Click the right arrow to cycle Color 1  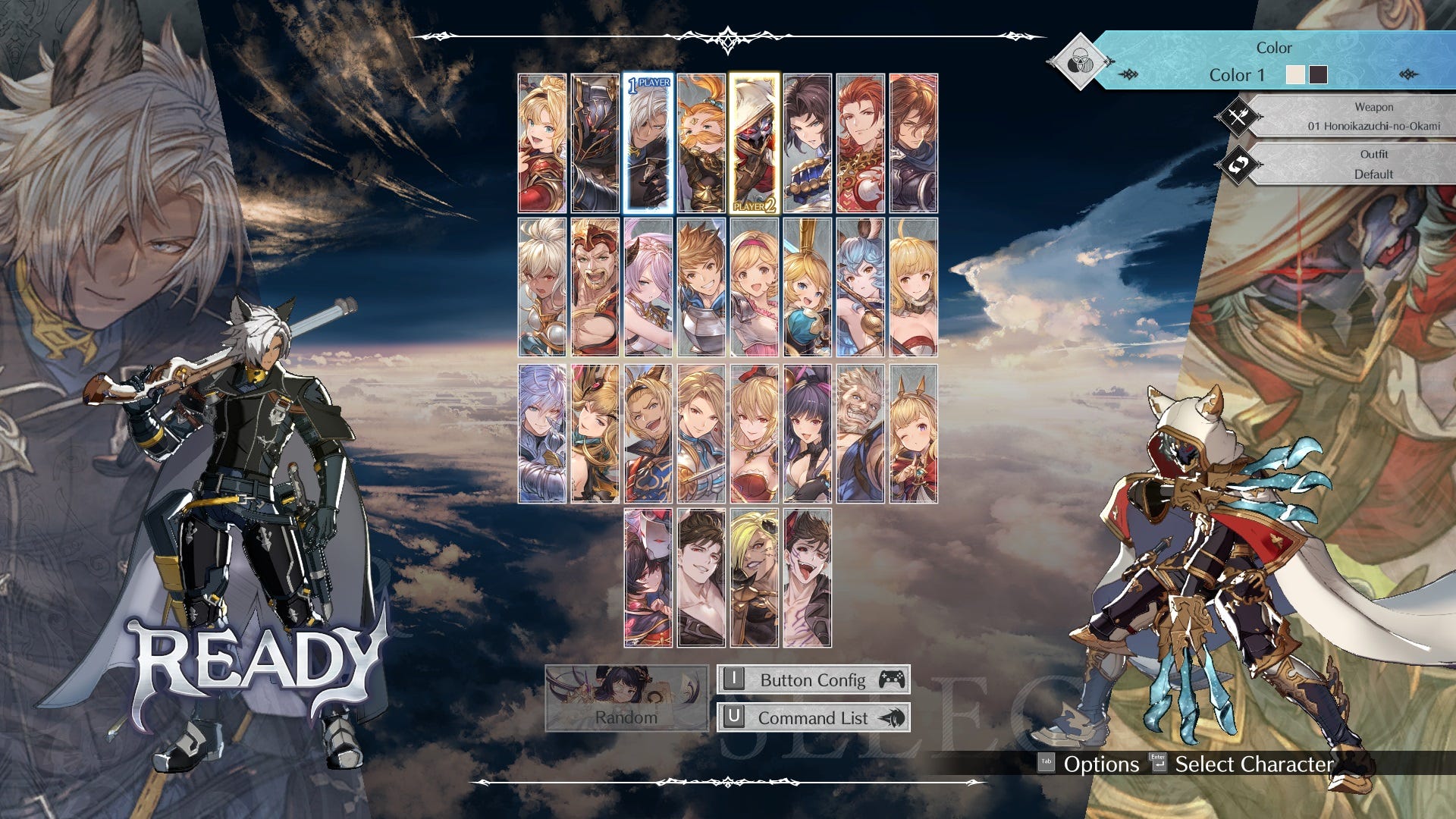[1409, 75]
